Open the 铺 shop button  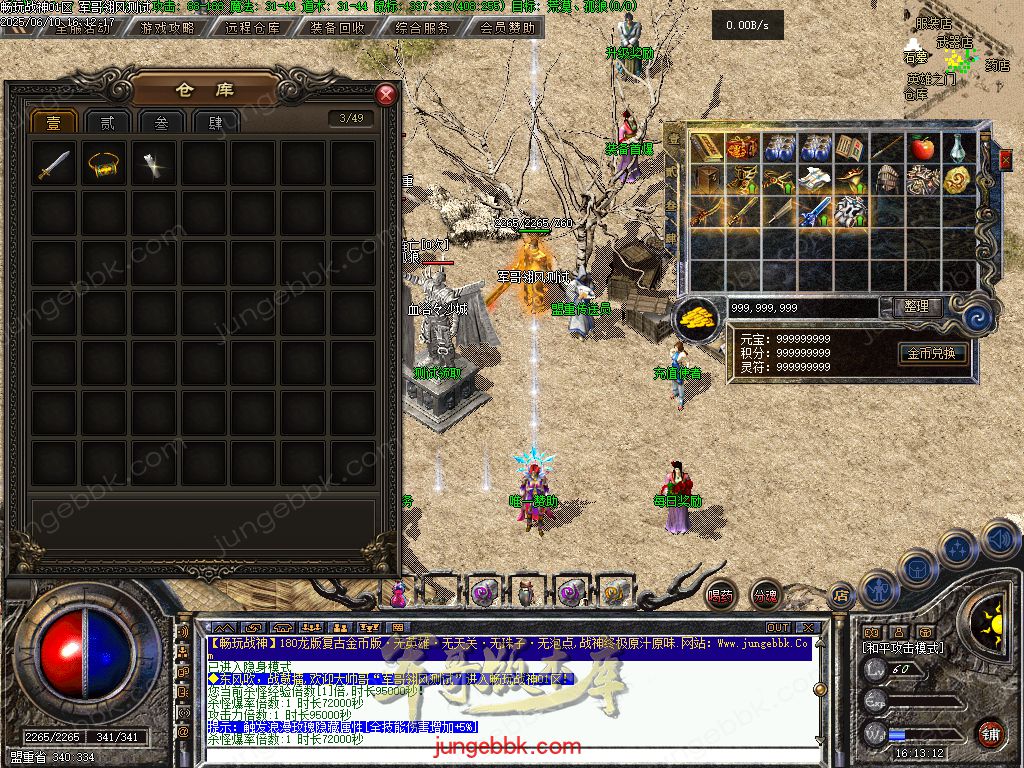click(990, 732)
